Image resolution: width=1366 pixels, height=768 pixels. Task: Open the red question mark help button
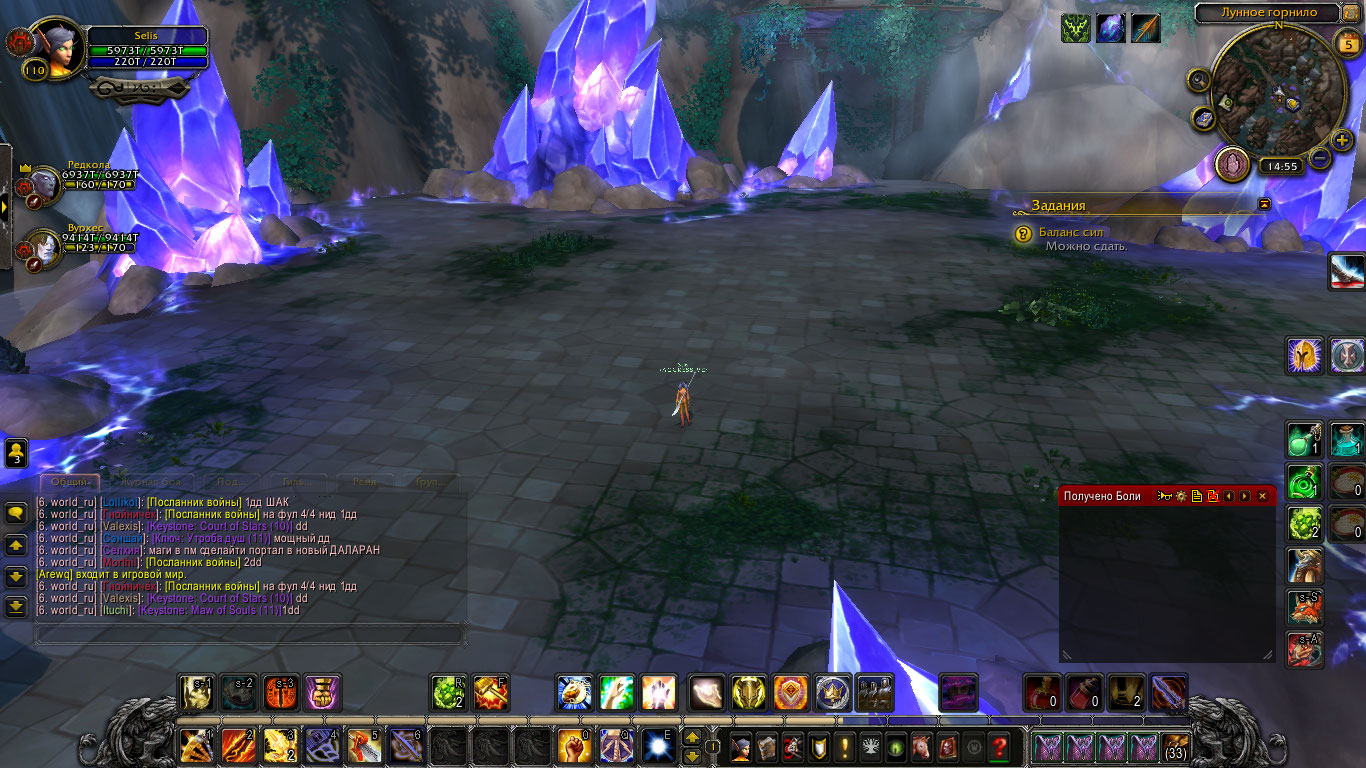[x=998, y=746]
